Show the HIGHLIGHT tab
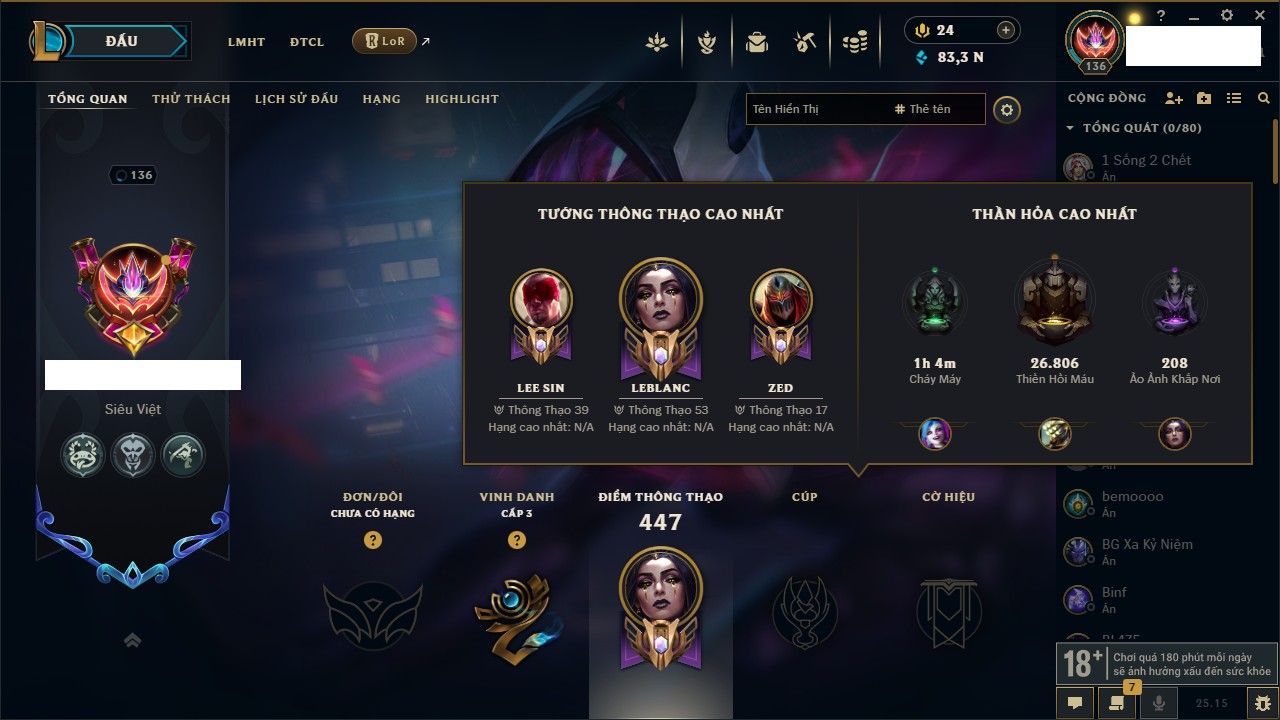The width and height of the screenshot is (1280, 720). pyautogui.click(x=461, y=99)
